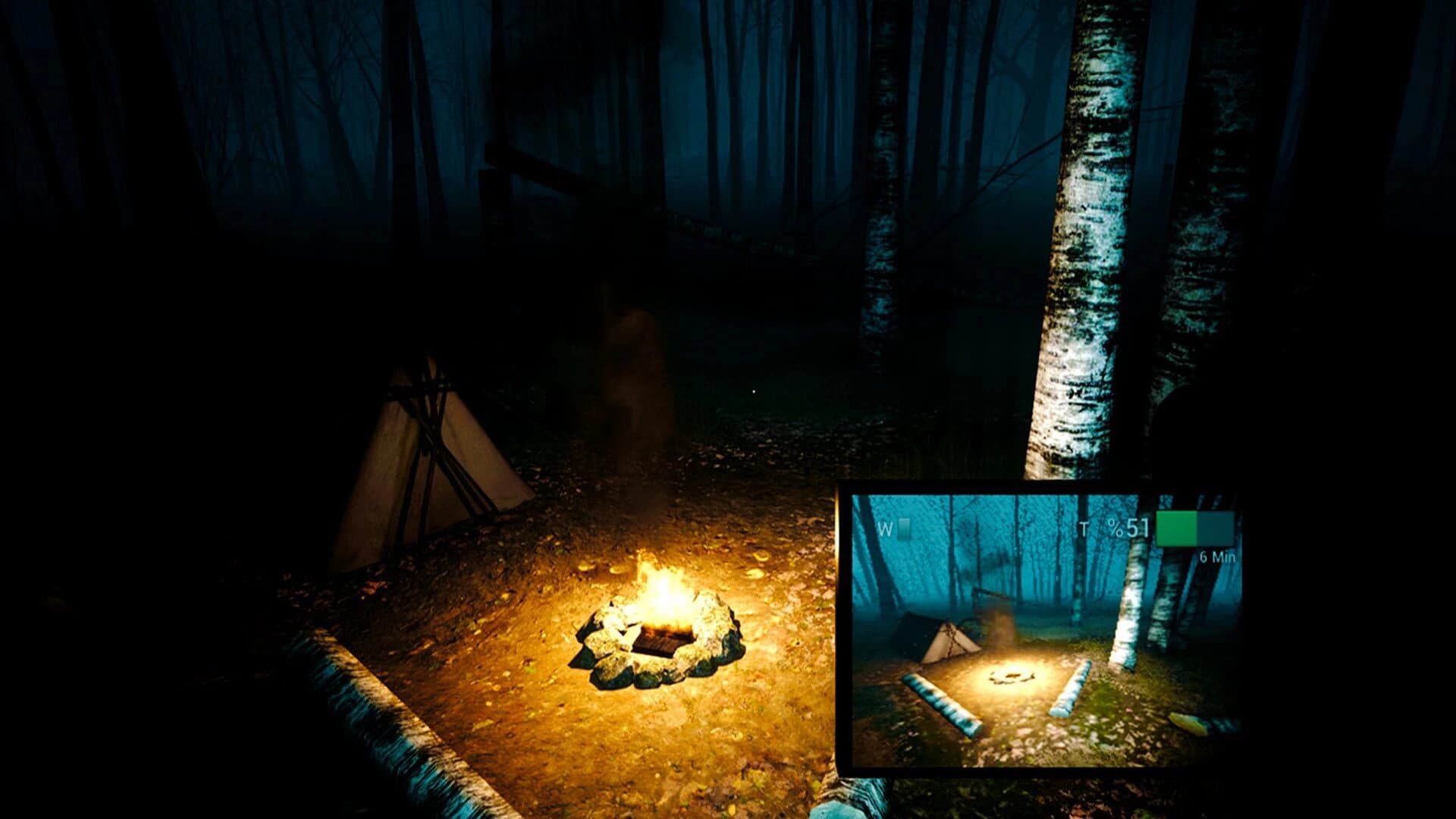Click the W wide-angle indicator
Screen dimensions: 1456x819
[x=883, y=527]
